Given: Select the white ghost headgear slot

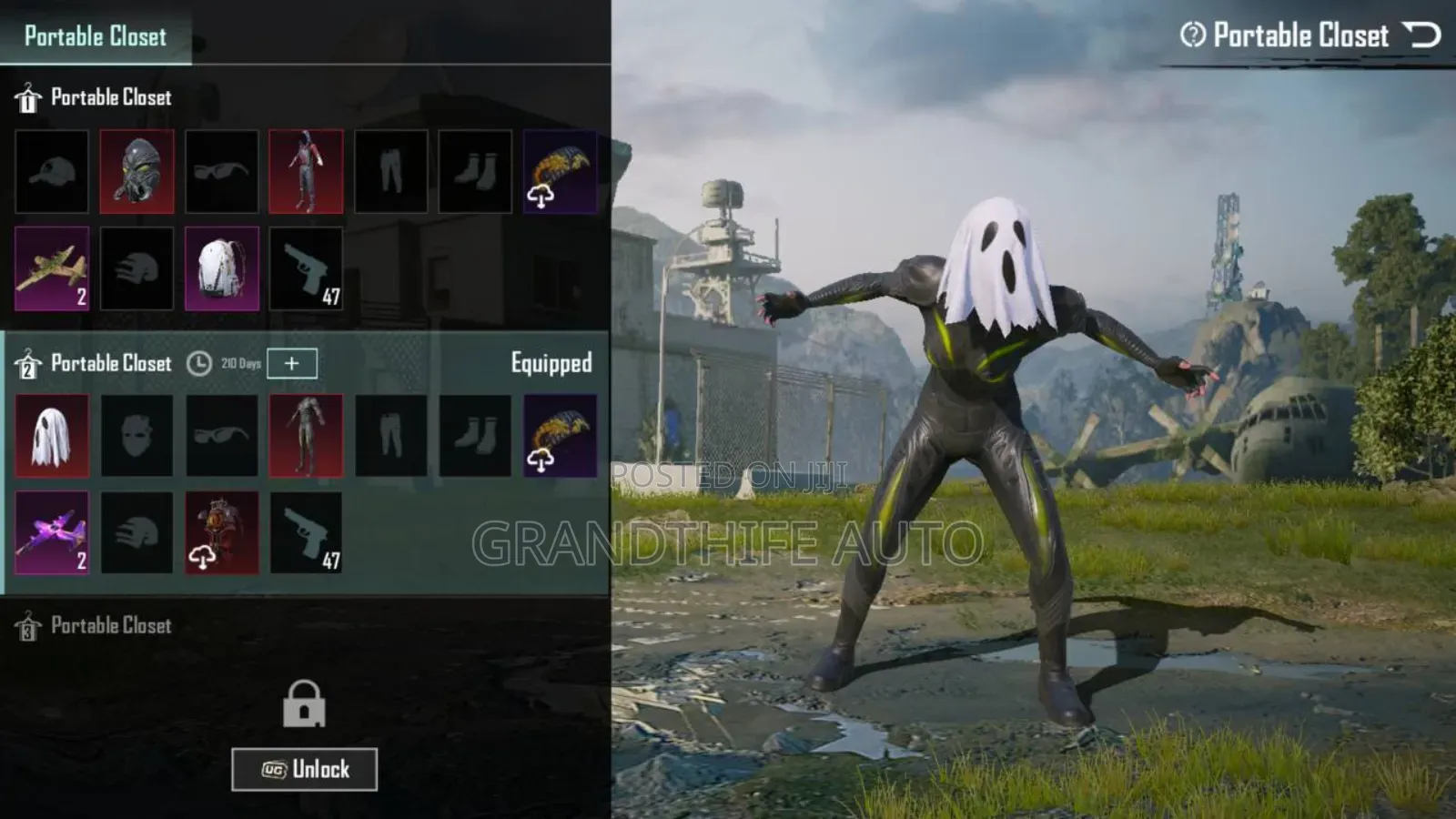Looking at the screenshot, I should (x=52, y=436).
